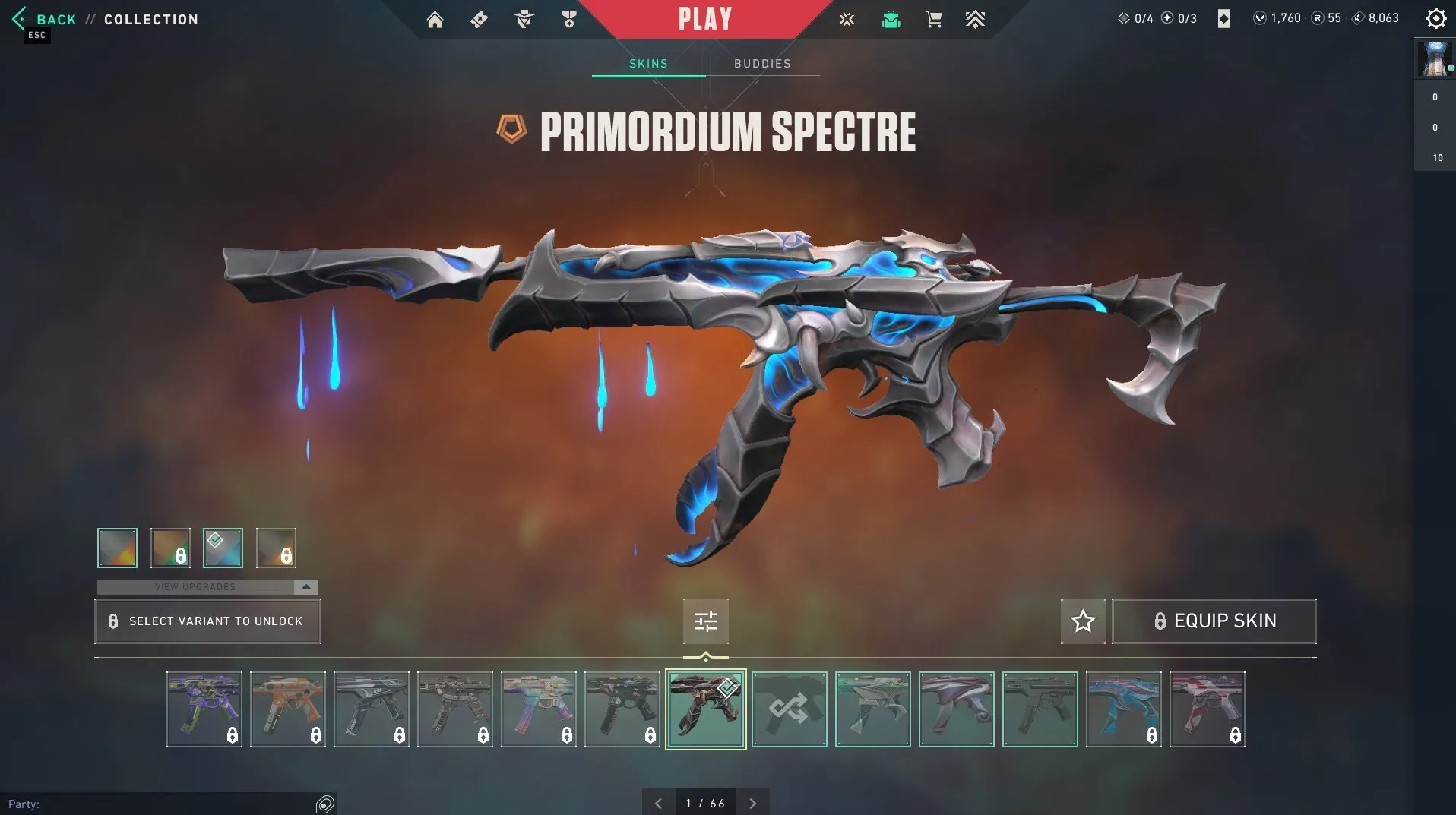
Task: Select the locked second variant swatch
Action: tap(169, 548)
